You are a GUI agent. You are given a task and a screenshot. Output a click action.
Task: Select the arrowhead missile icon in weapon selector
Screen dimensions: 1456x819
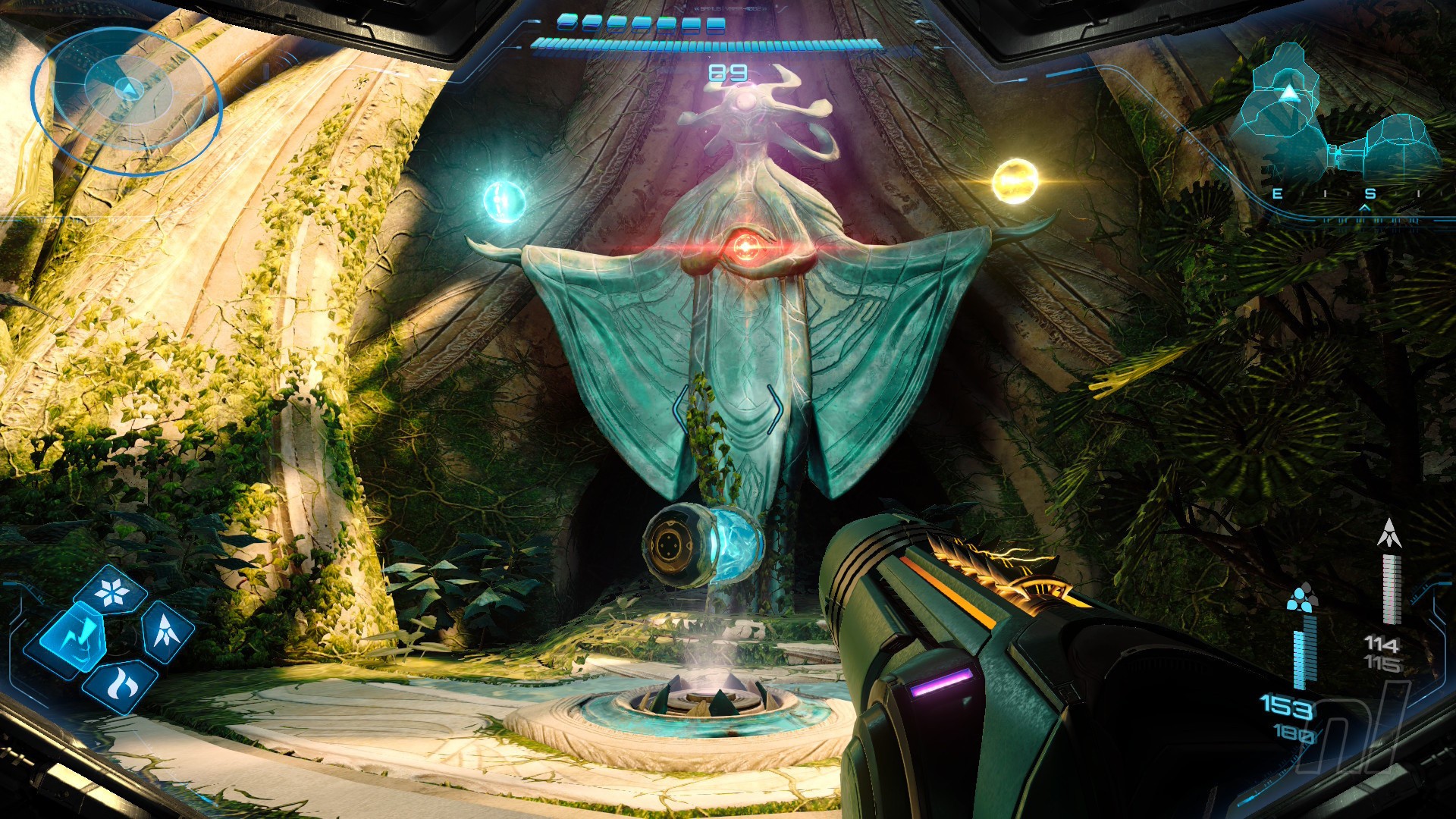coord(166,629)
